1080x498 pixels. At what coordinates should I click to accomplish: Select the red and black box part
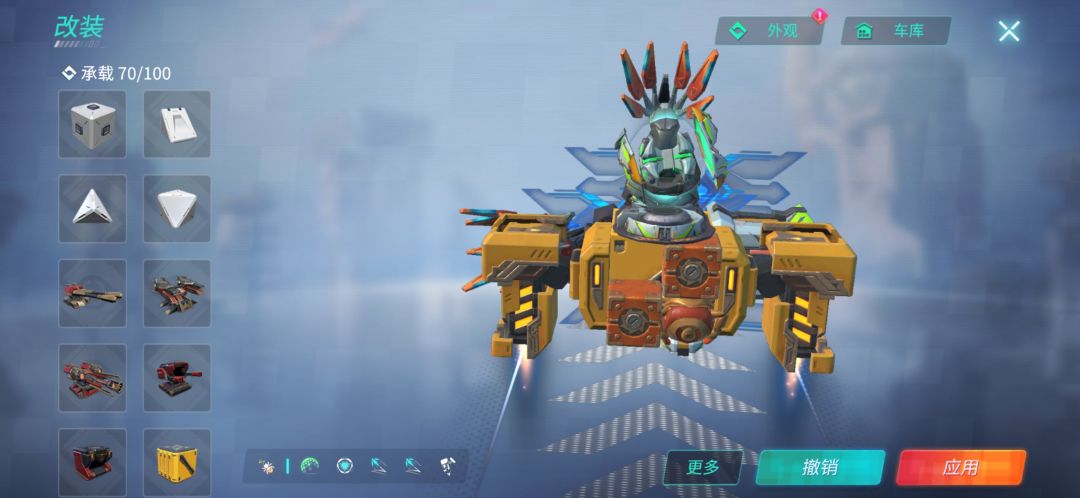click(x=92, y=461)
